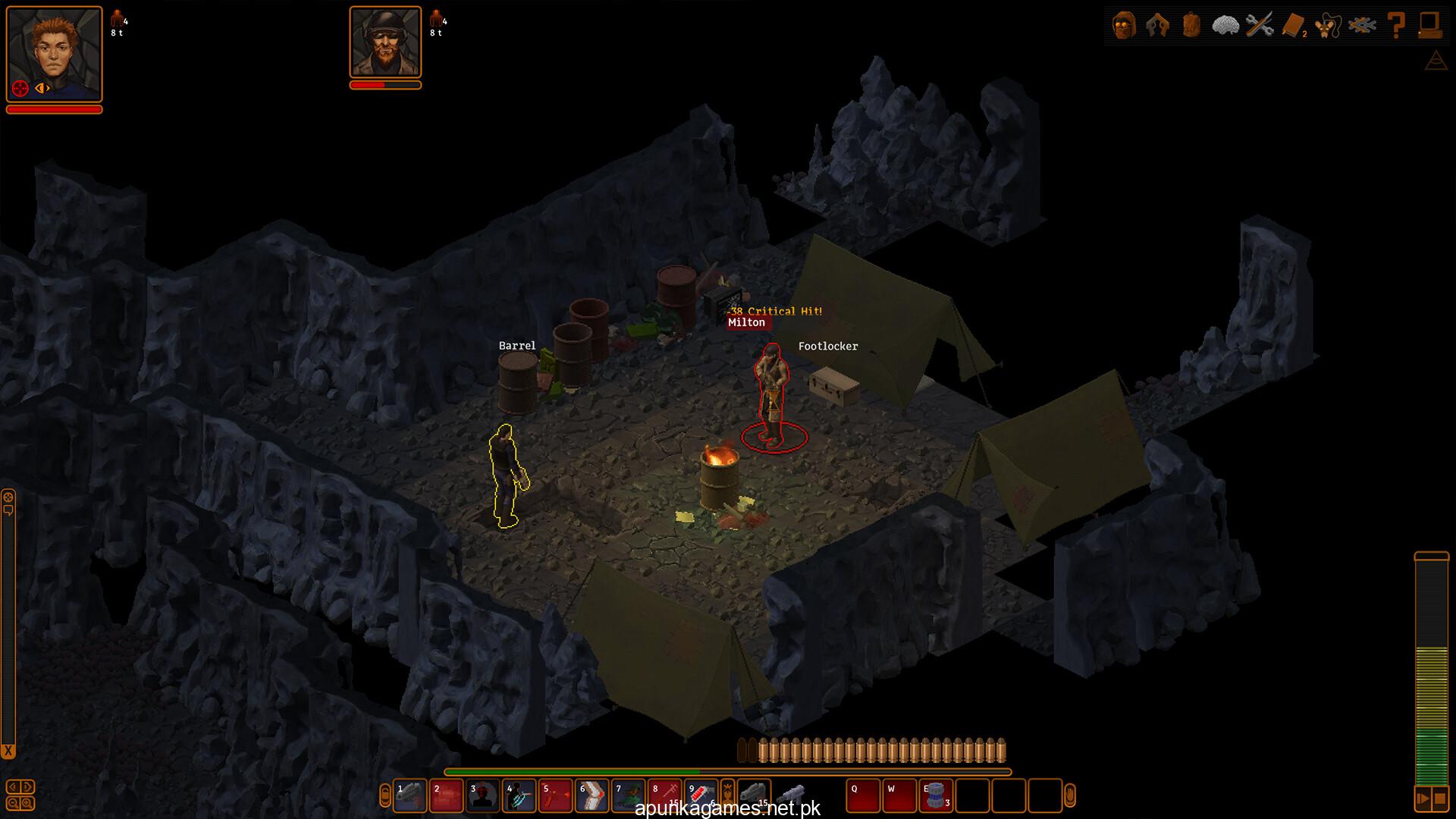Open the brain abilities menu
This screenshot has height=819, width=1456.
tap(1225, 26)
